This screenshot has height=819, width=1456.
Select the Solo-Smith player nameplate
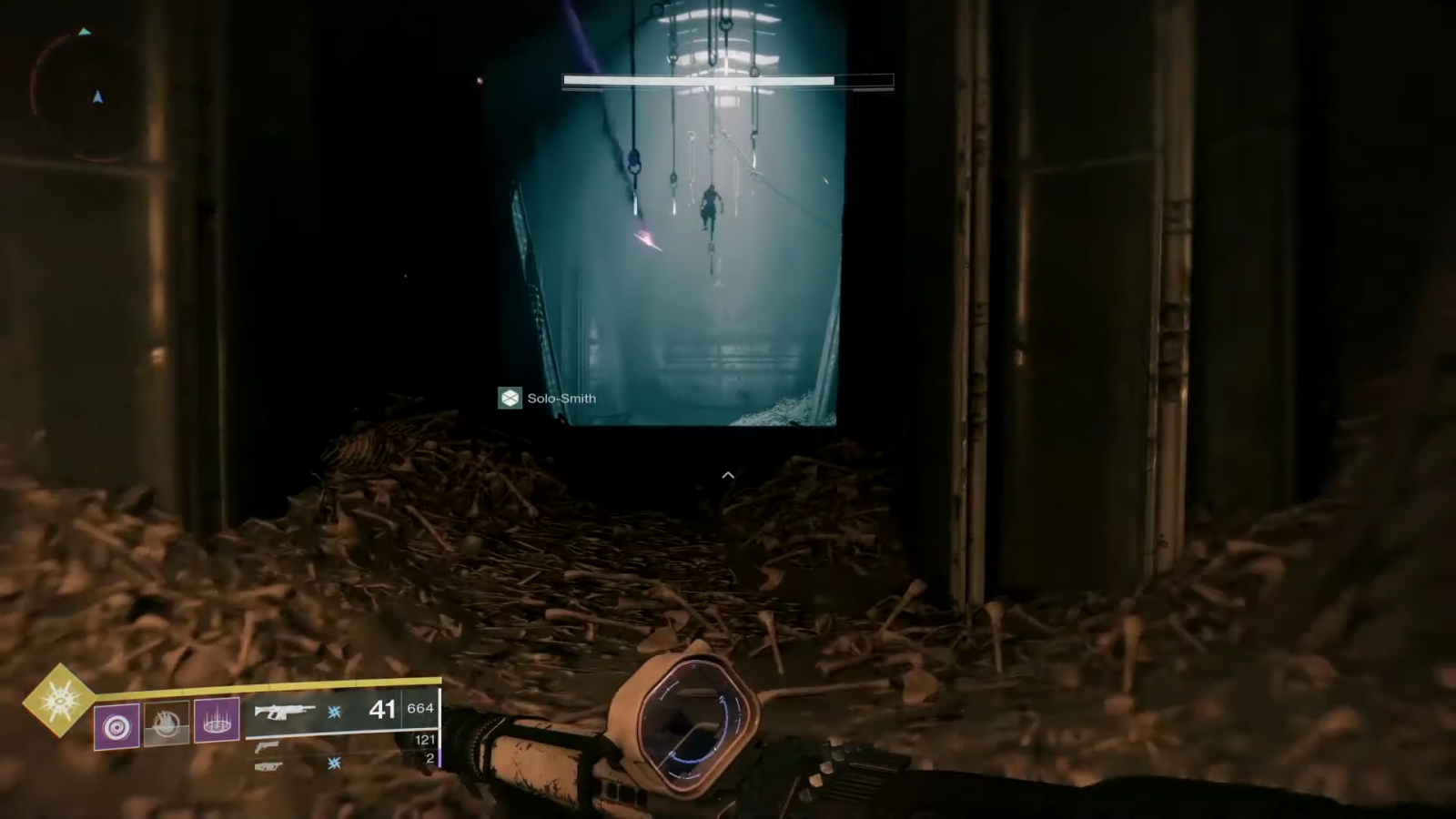[x=549, y=398]
